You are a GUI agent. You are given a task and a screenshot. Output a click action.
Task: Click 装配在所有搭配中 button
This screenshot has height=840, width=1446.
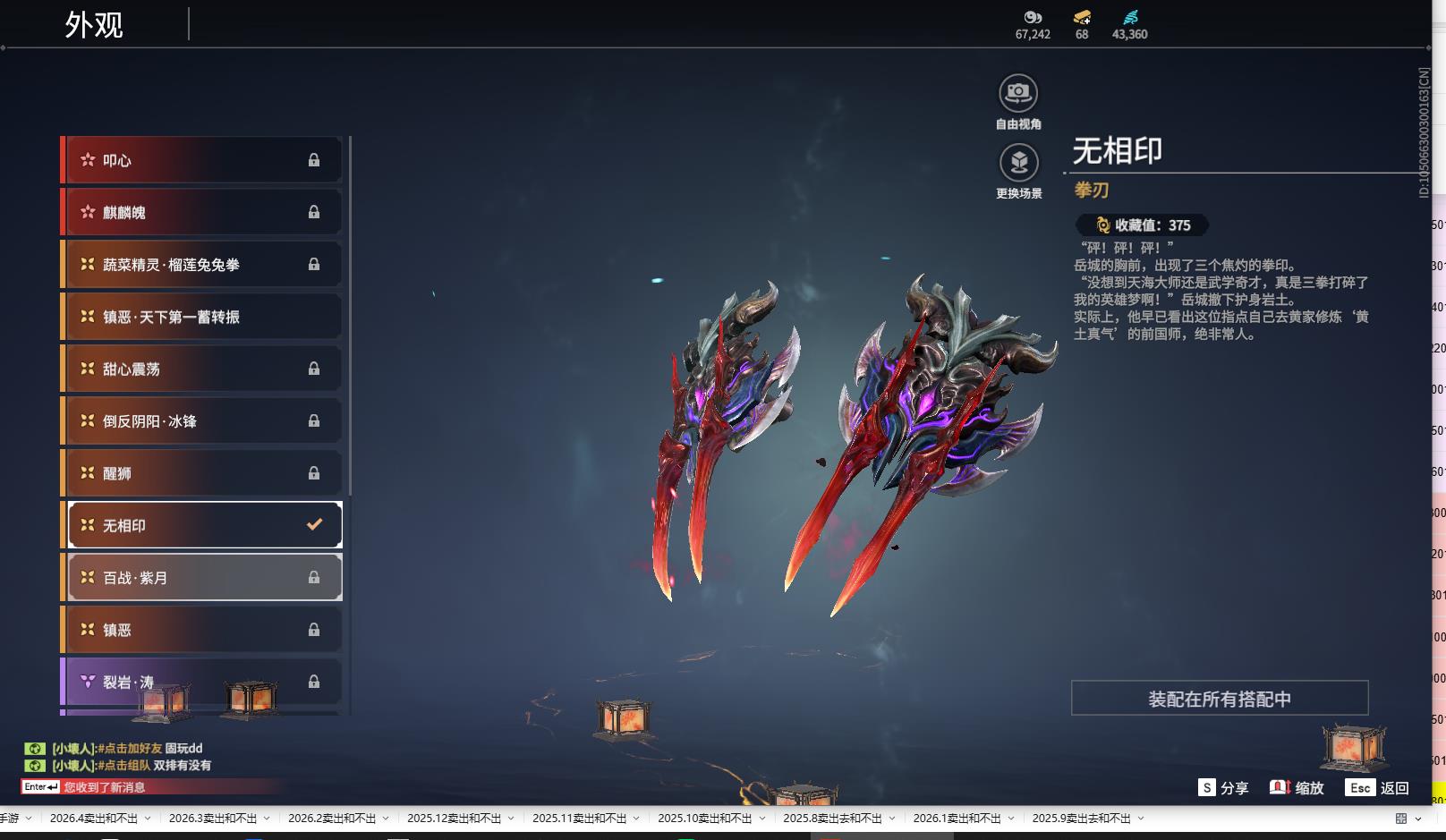pos(1219,699)
